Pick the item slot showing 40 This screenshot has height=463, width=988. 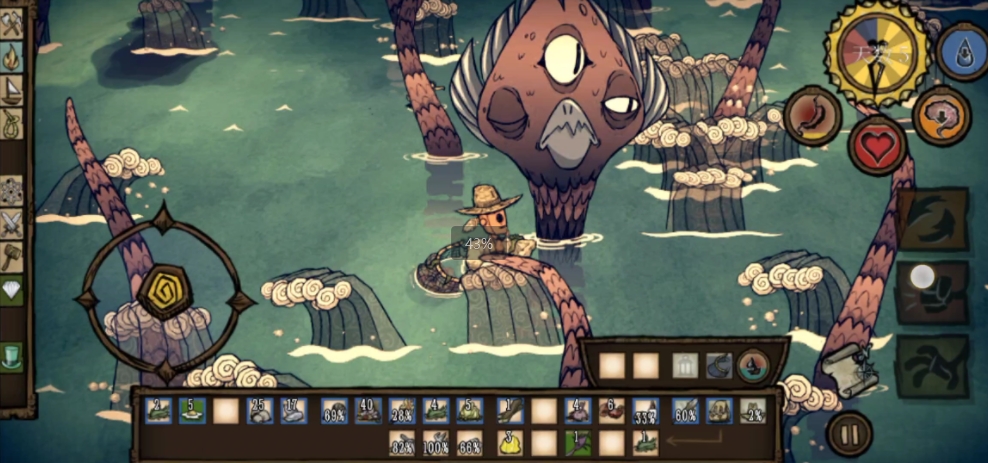(x=368, y=410)
